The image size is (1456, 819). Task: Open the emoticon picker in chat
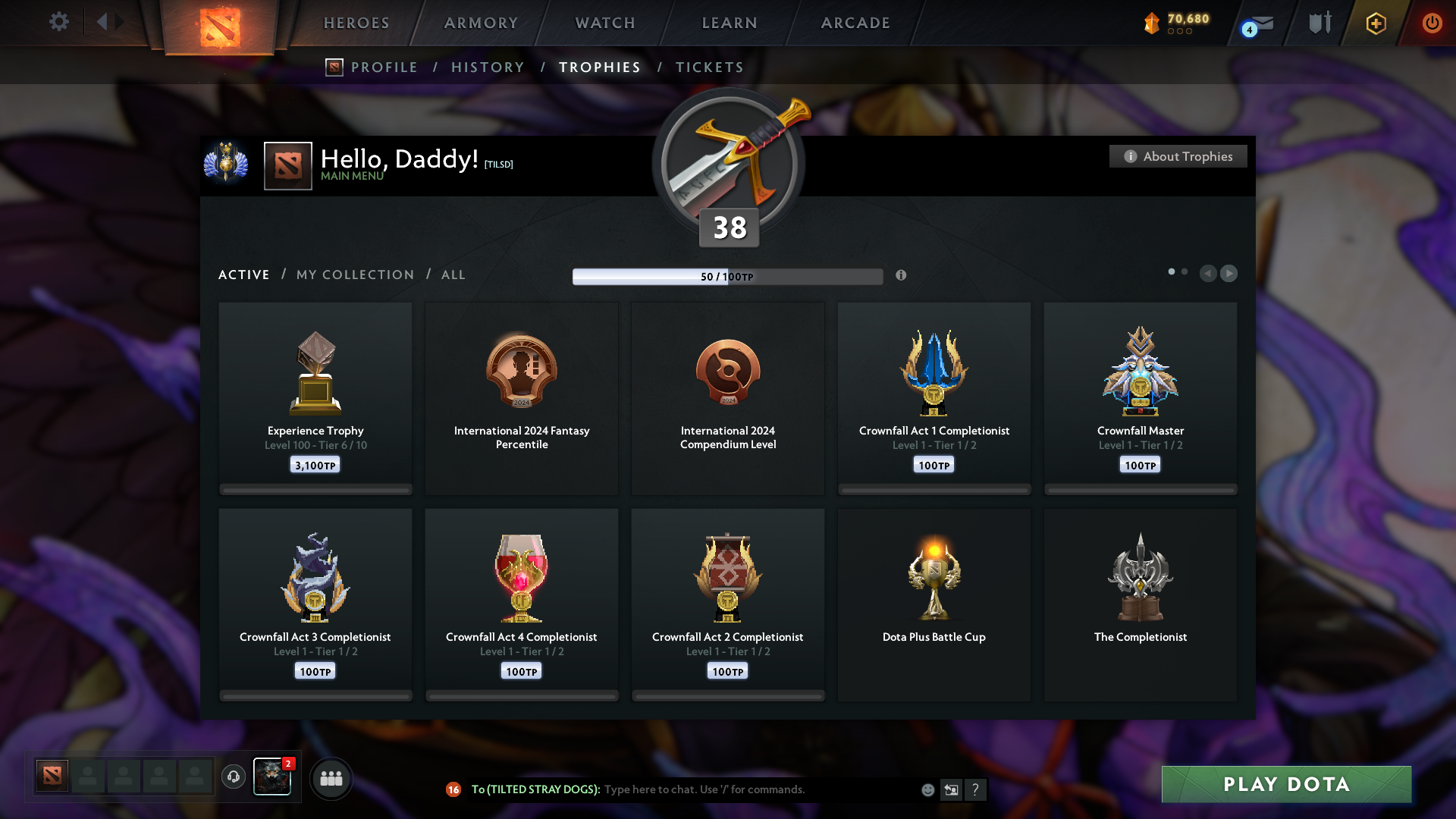(x=927, y=789)
